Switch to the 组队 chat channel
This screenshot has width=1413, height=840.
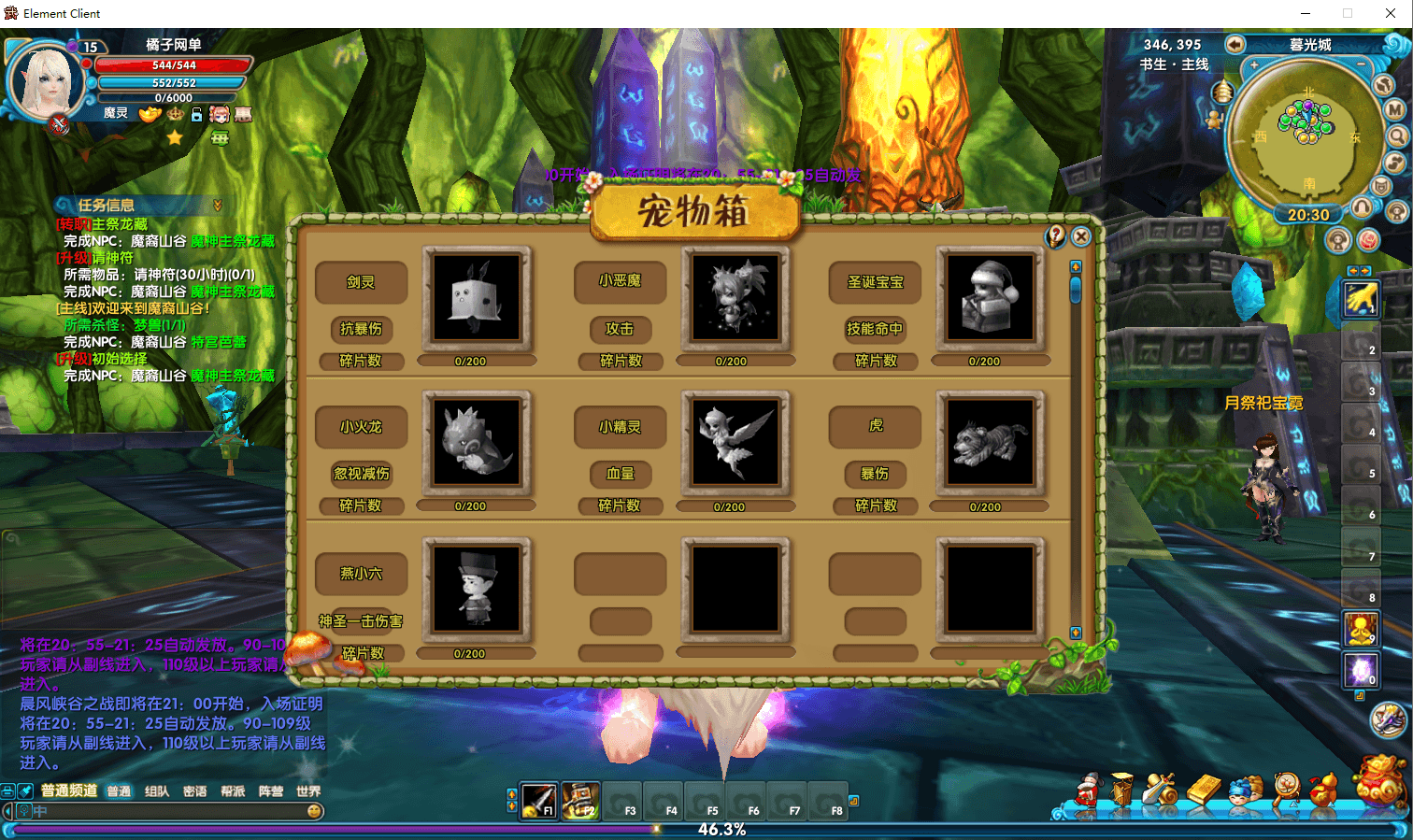click(157, 791)
